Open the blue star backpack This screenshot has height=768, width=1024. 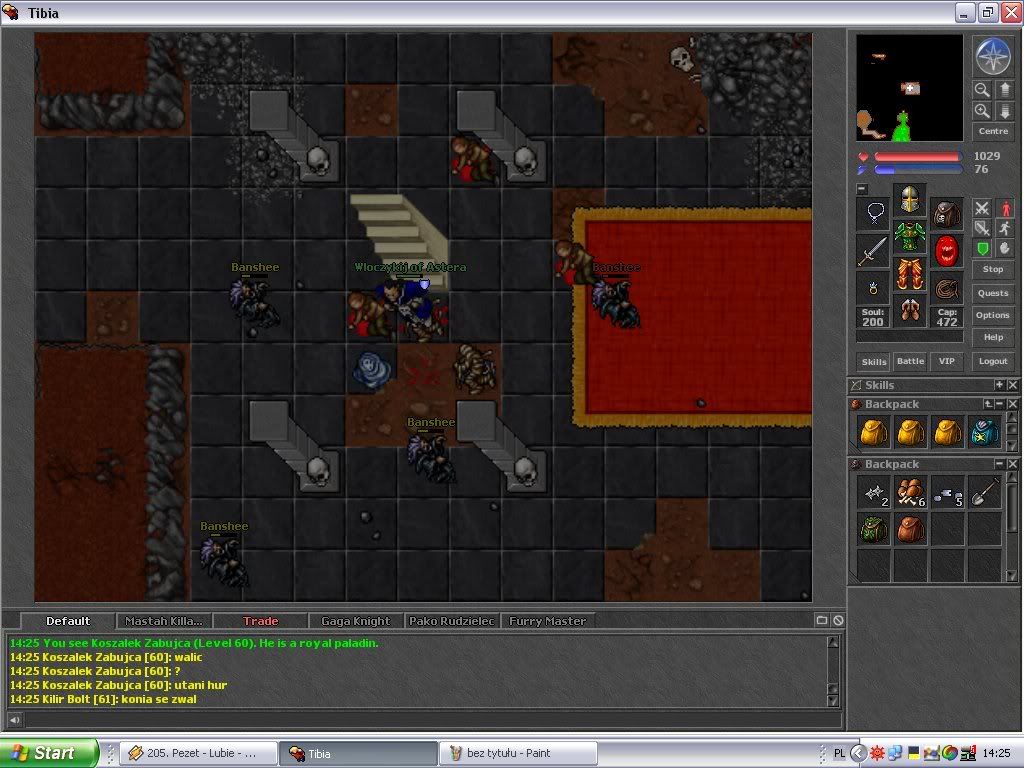pyautogui.click(x=985, y=431)
